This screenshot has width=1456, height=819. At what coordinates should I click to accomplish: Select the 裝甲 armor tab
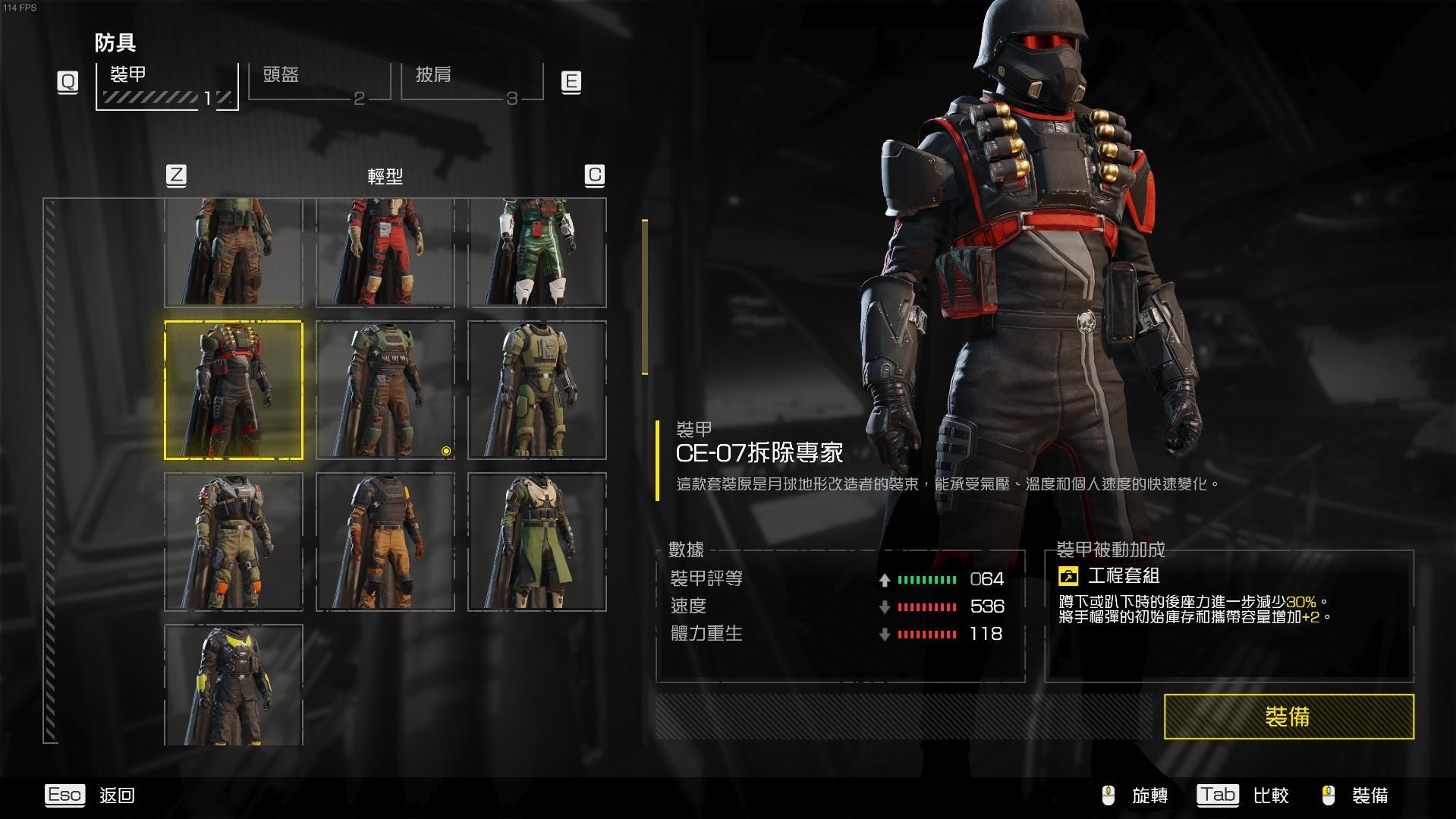pos(167,85)
